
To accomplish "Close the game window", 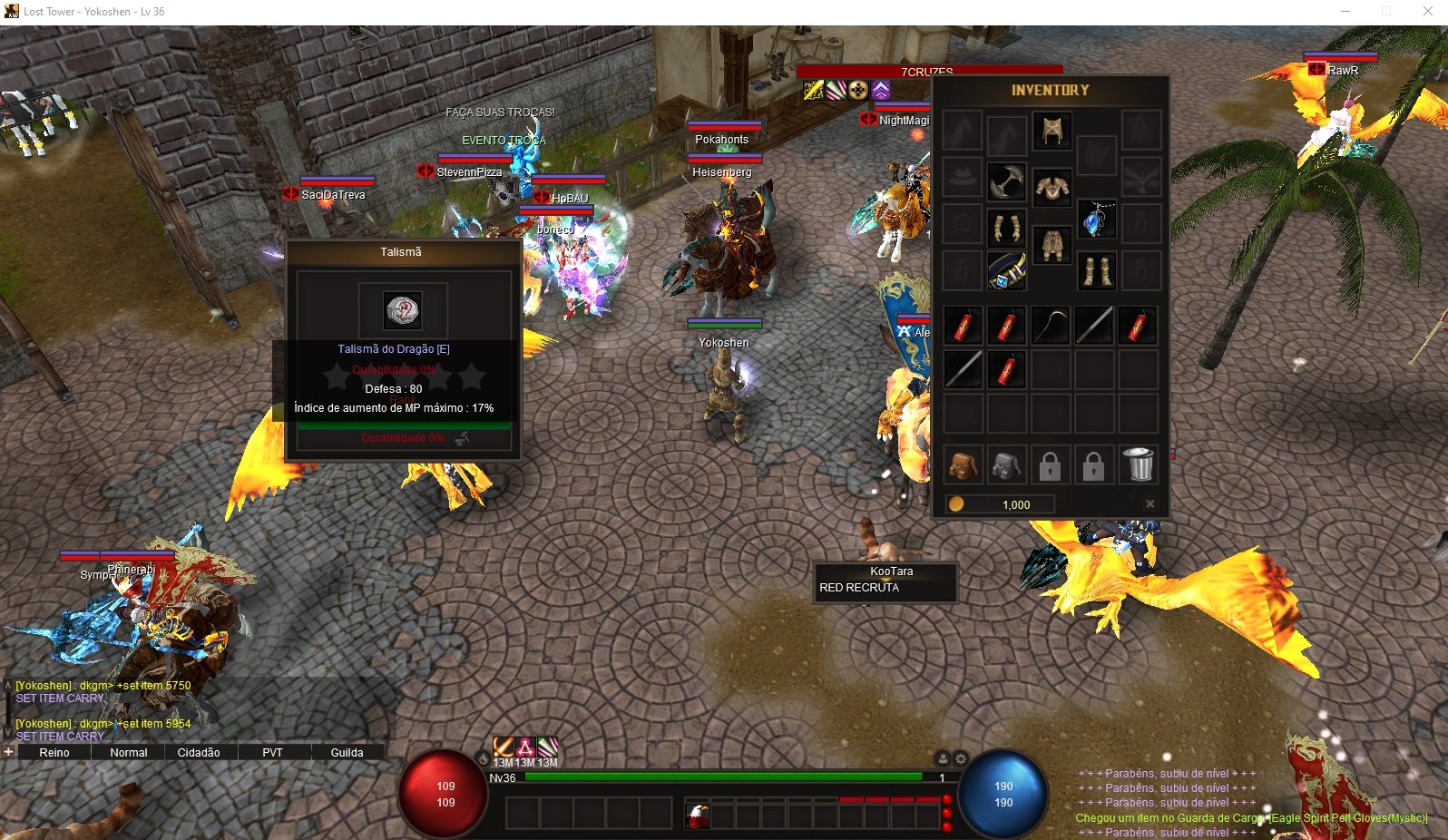I will click(x=1427, y=12).
